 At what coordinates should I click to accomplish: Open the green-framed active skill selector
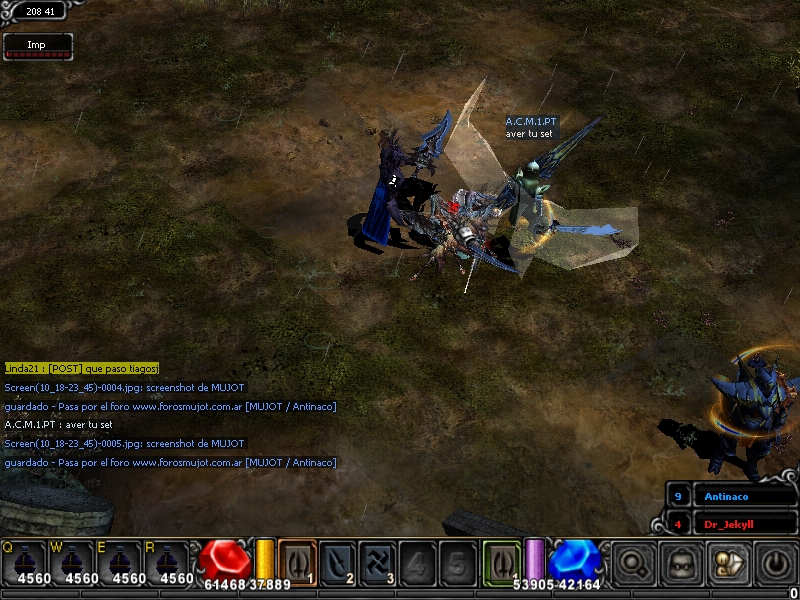pos(501,562)
